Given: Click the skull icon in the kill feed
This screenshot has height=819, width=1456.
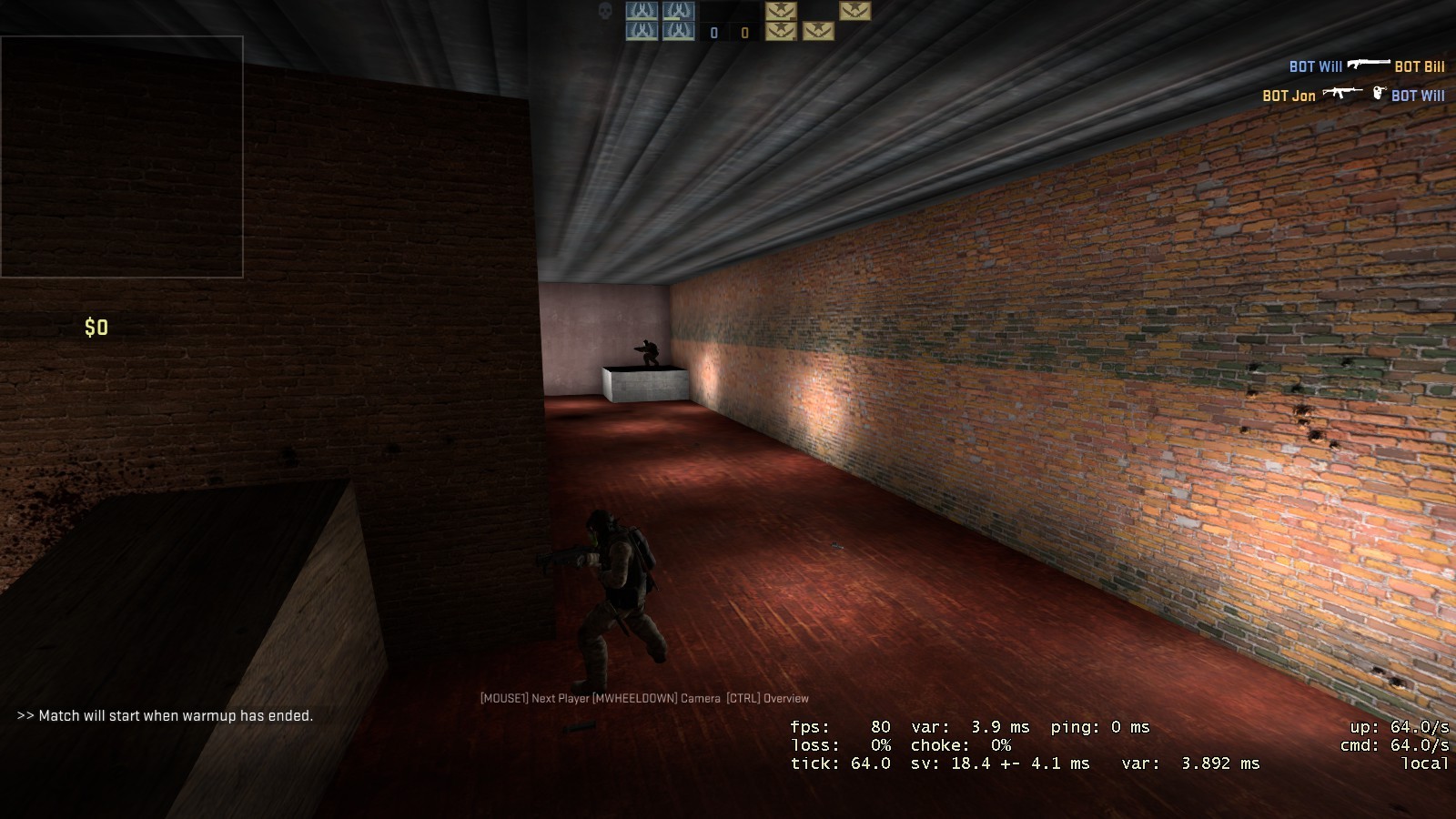Looking at the screenshot, I should click(x=605, y=12).
